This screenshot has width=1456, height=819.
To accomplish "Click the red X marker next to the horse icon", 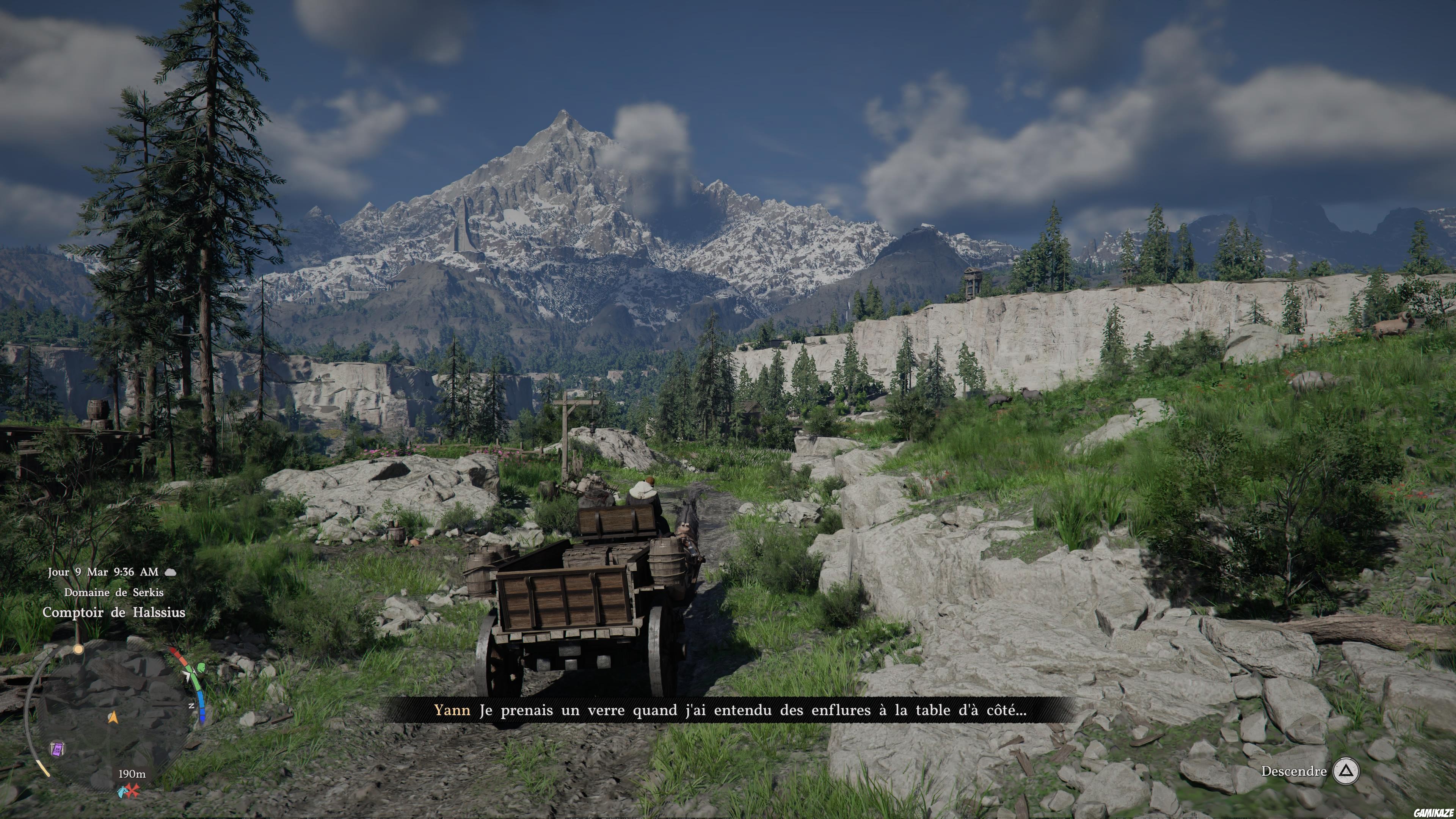I will tap(133, 790).
